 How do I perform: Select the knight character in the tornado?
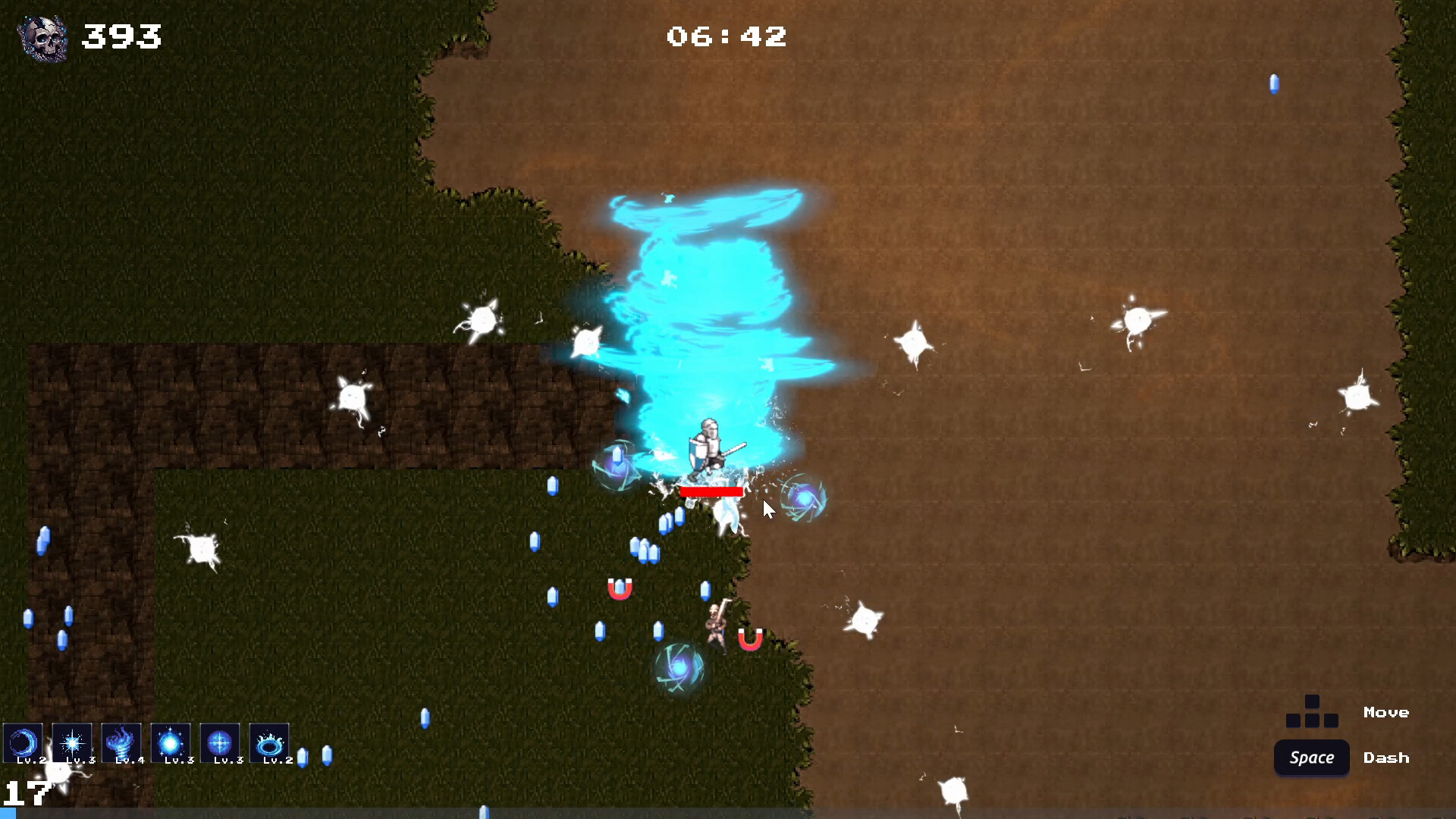(709, 447)
